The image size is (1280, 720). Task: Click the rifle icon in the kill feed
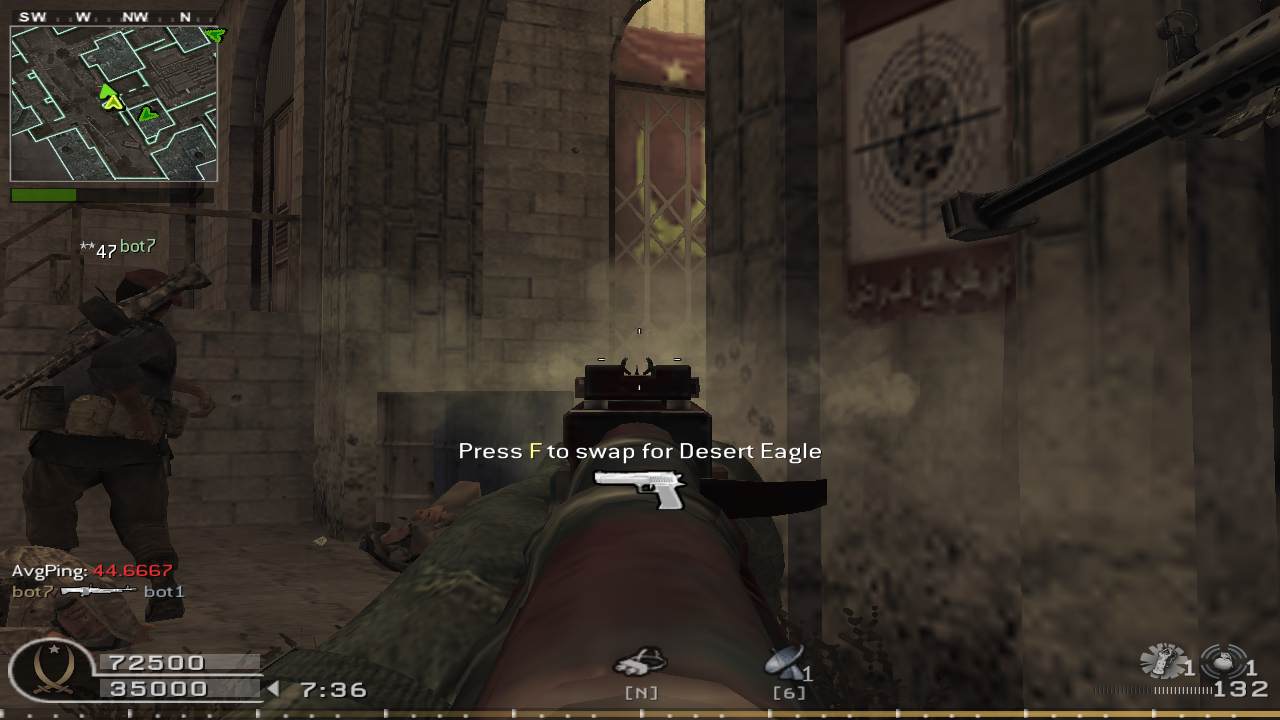(x=98, y=592)
